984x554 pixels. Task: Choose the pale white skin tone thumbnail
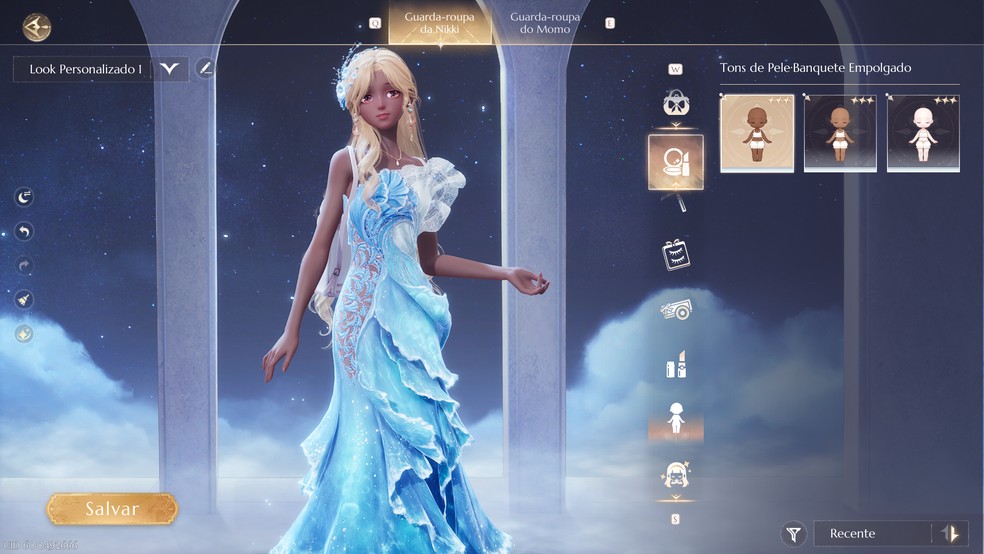[923, 133]
